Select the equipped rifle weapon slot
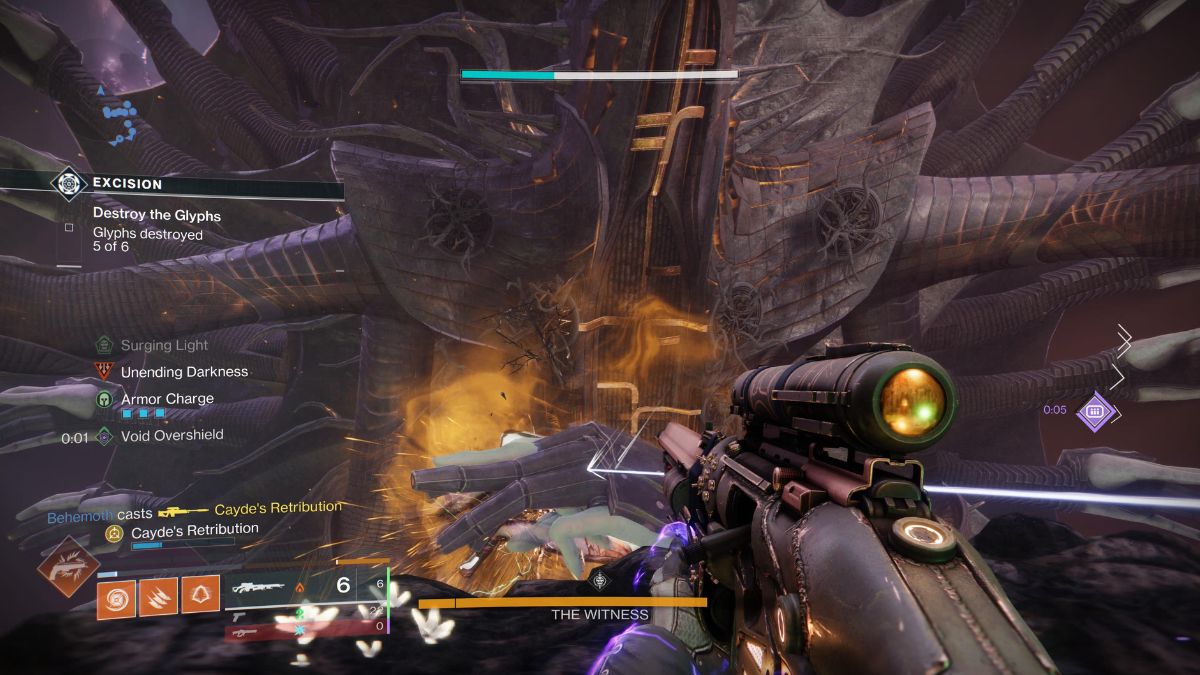1200x675 pixels. click(260, 587)
